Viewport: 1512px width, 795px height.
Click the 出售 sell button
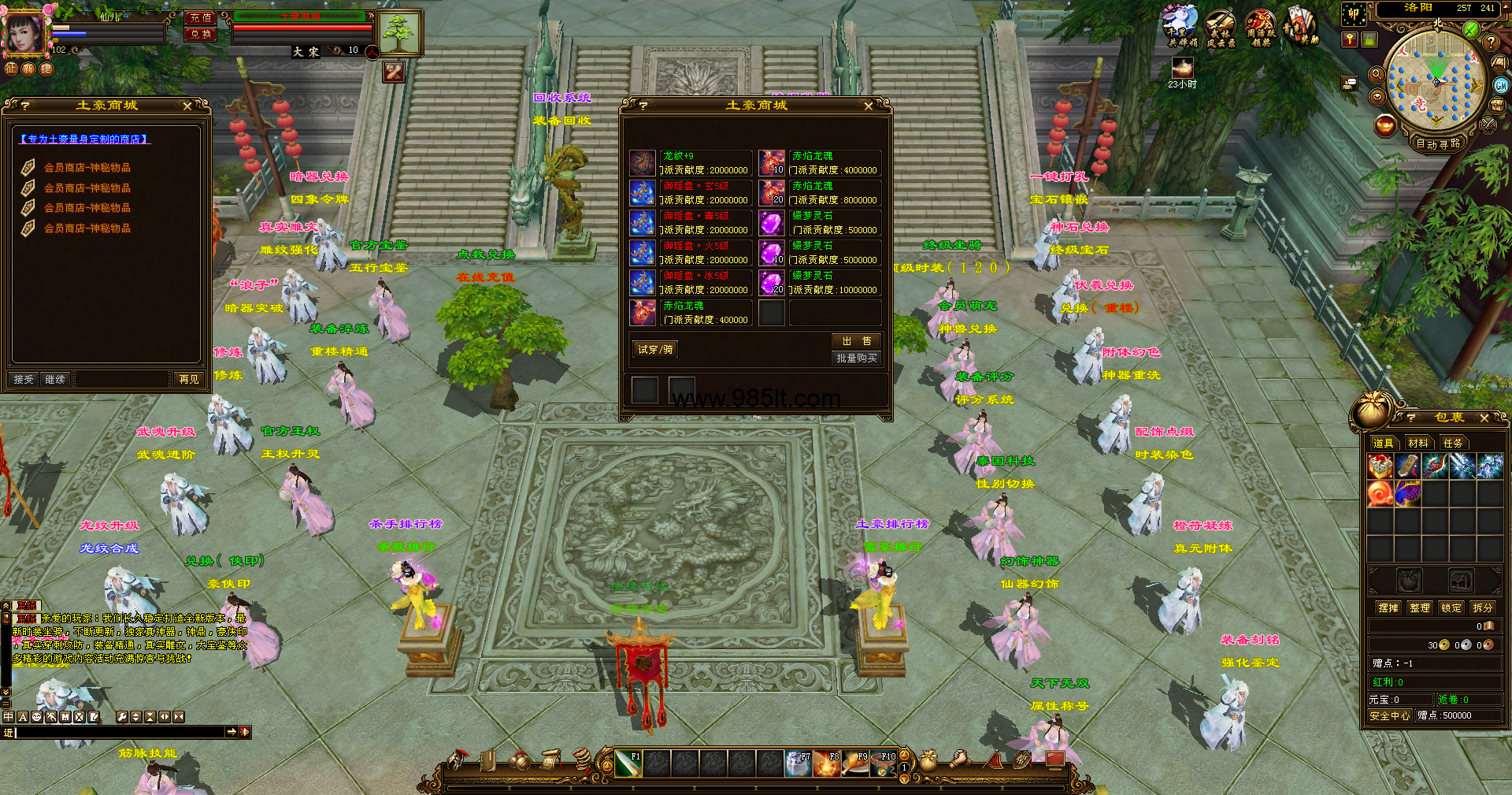[x=856, y=341]
